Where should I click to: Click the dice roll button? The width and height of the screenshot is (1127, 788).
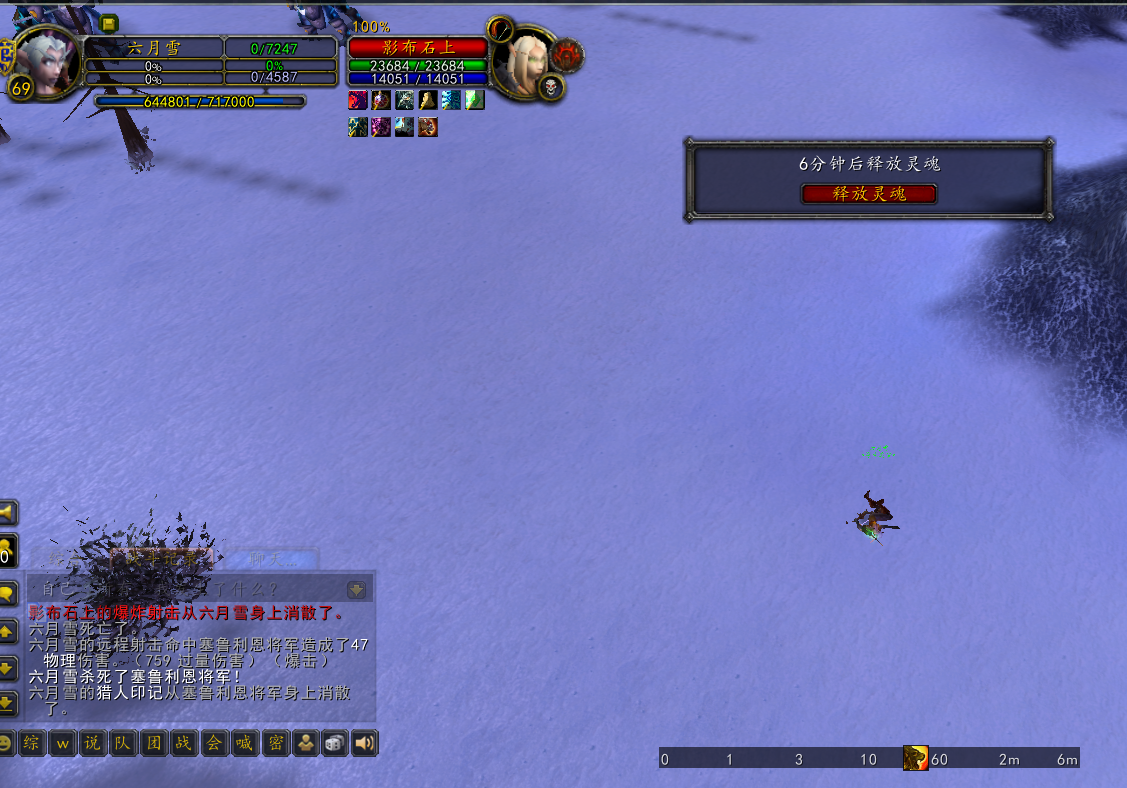click(x=335, y=743)
